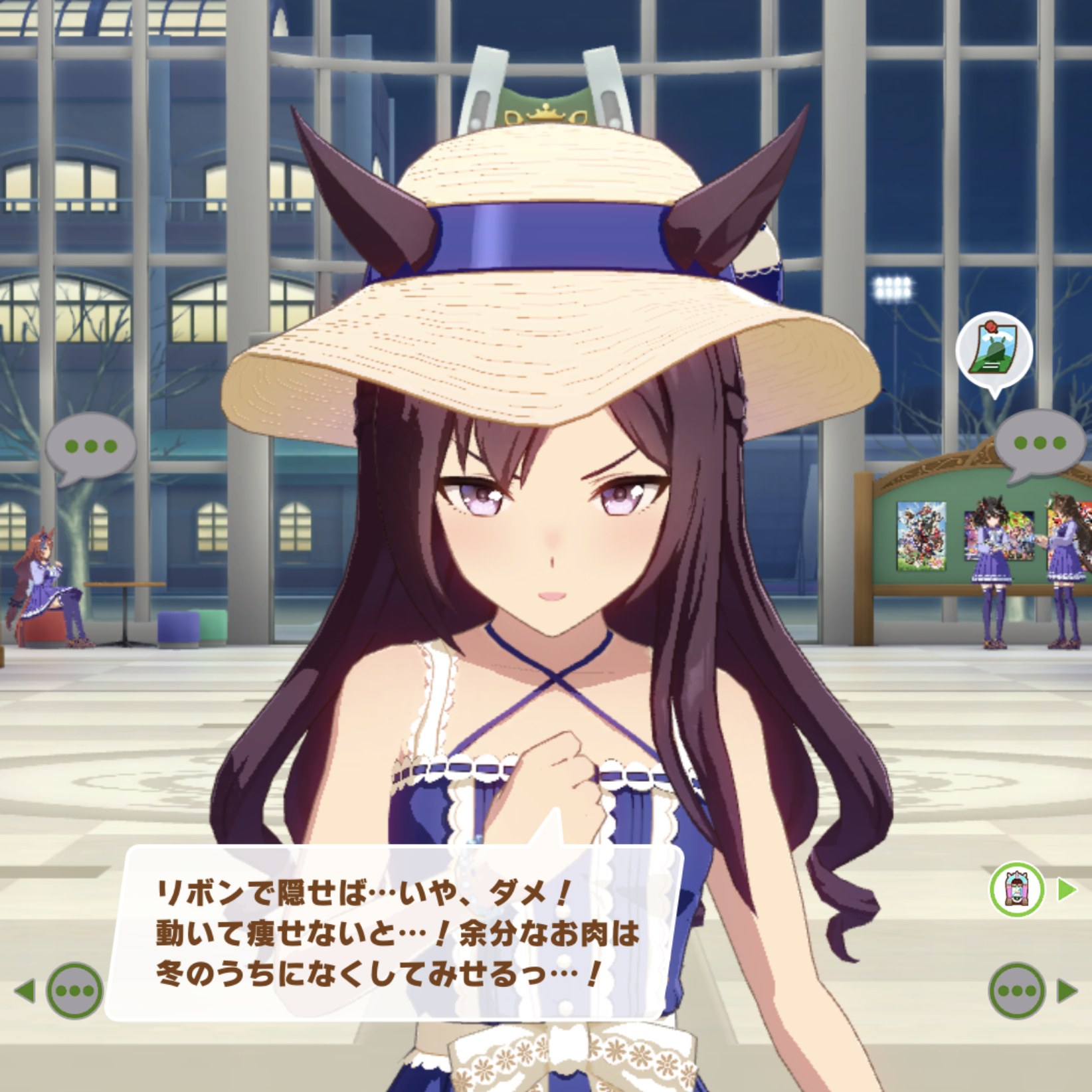Click the left-pointing green arrow
1092x1092 pixels.
tap(25, 990)
